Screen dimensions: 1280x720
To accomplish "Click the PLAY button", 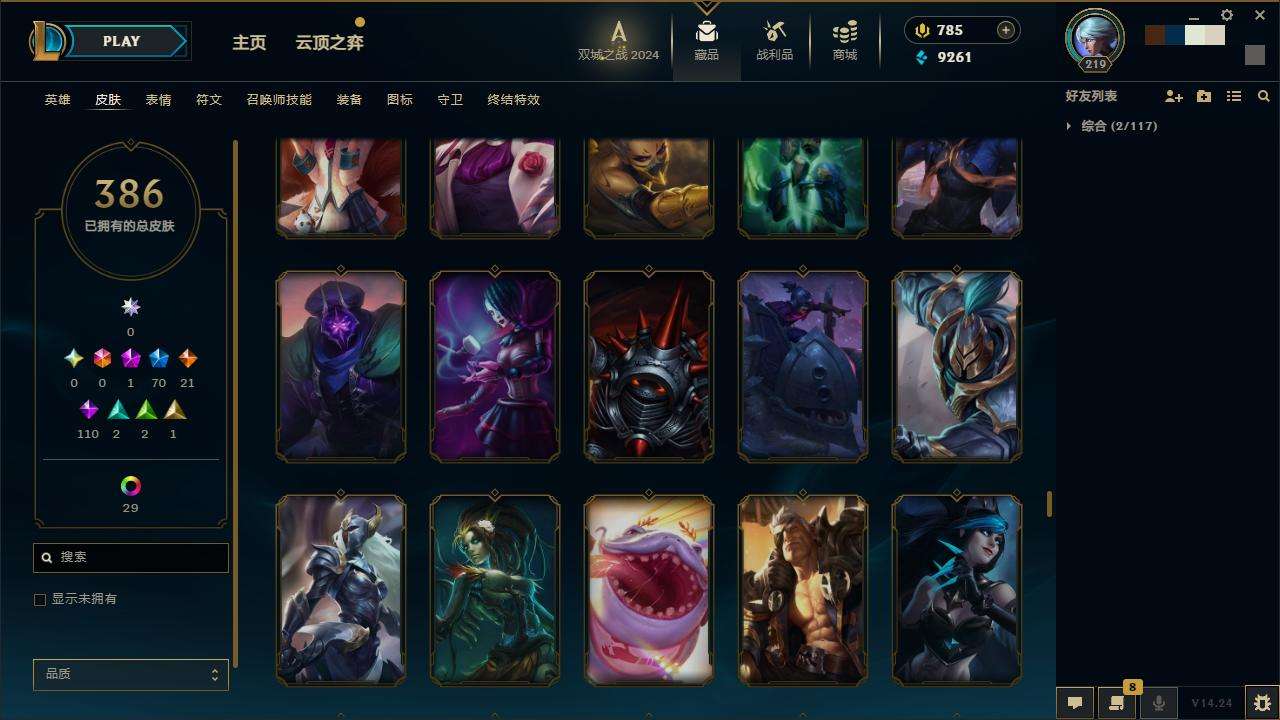I will pos(122,41).
